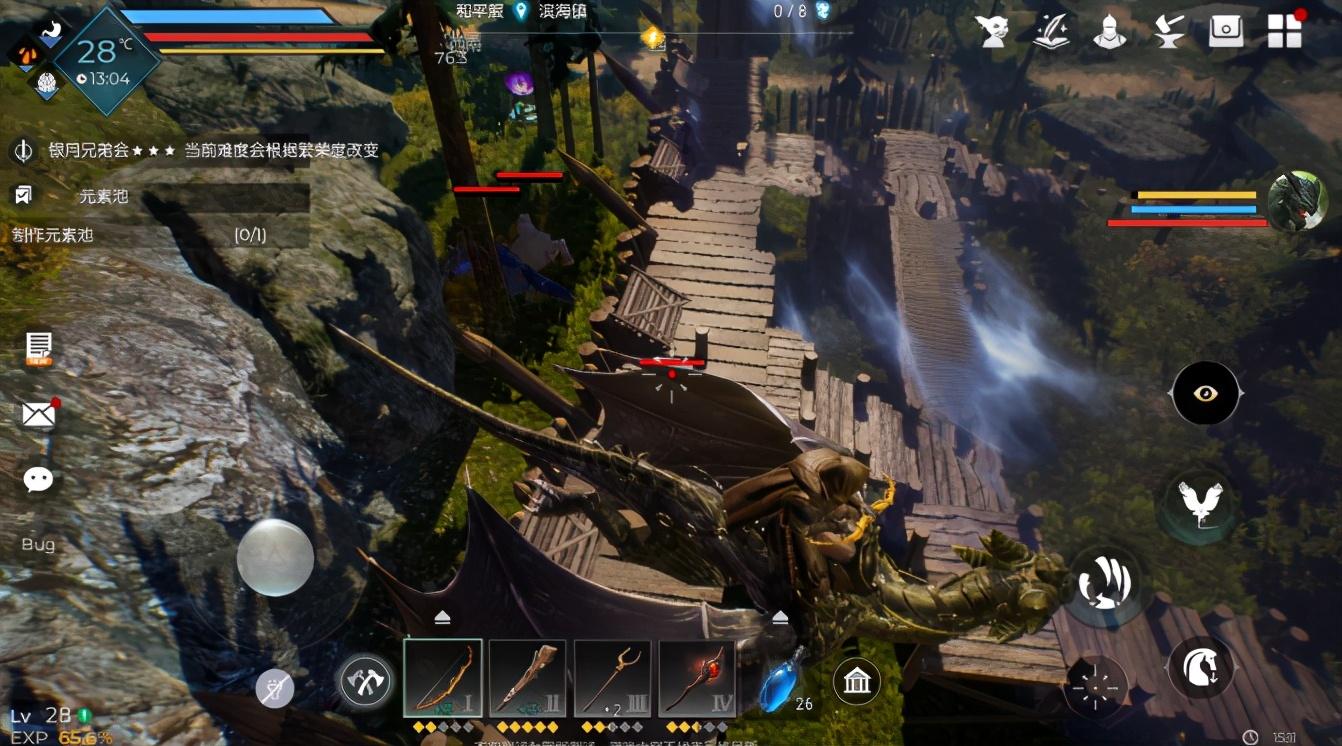Open the temple building icon

[857, 682]
